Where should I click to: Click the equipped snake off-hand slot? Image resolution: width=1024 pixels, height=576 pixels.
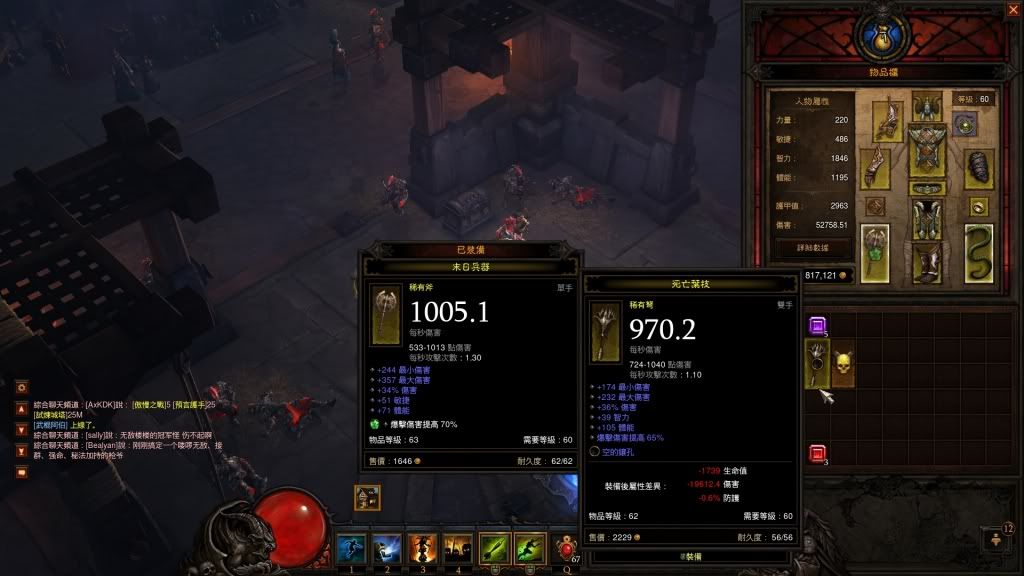point(978,253)
